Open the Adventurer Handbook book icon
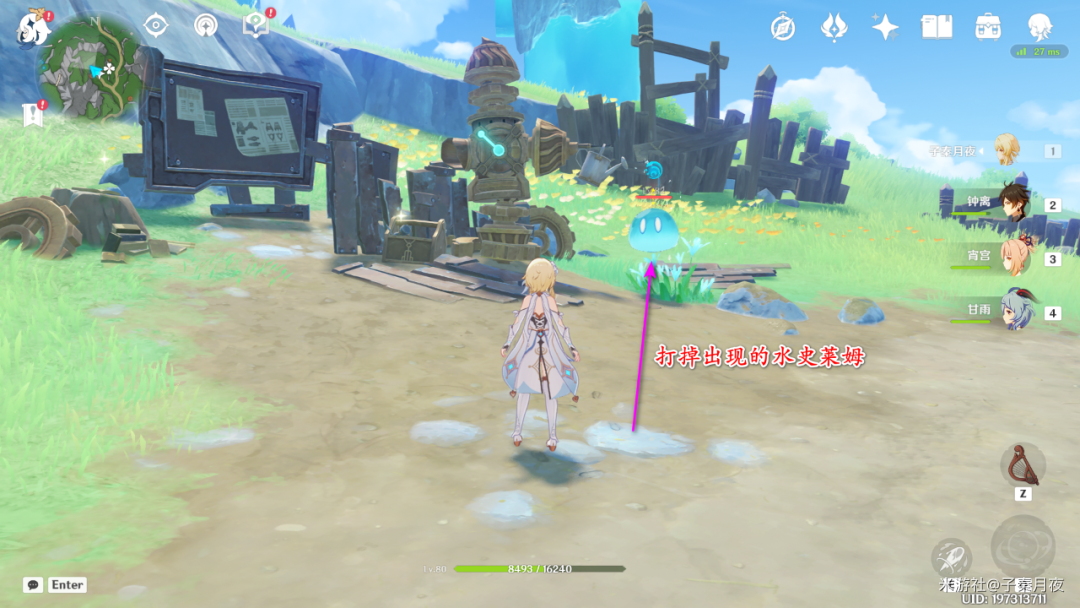Screen dimensions: 1080x608 click(937, 27)
